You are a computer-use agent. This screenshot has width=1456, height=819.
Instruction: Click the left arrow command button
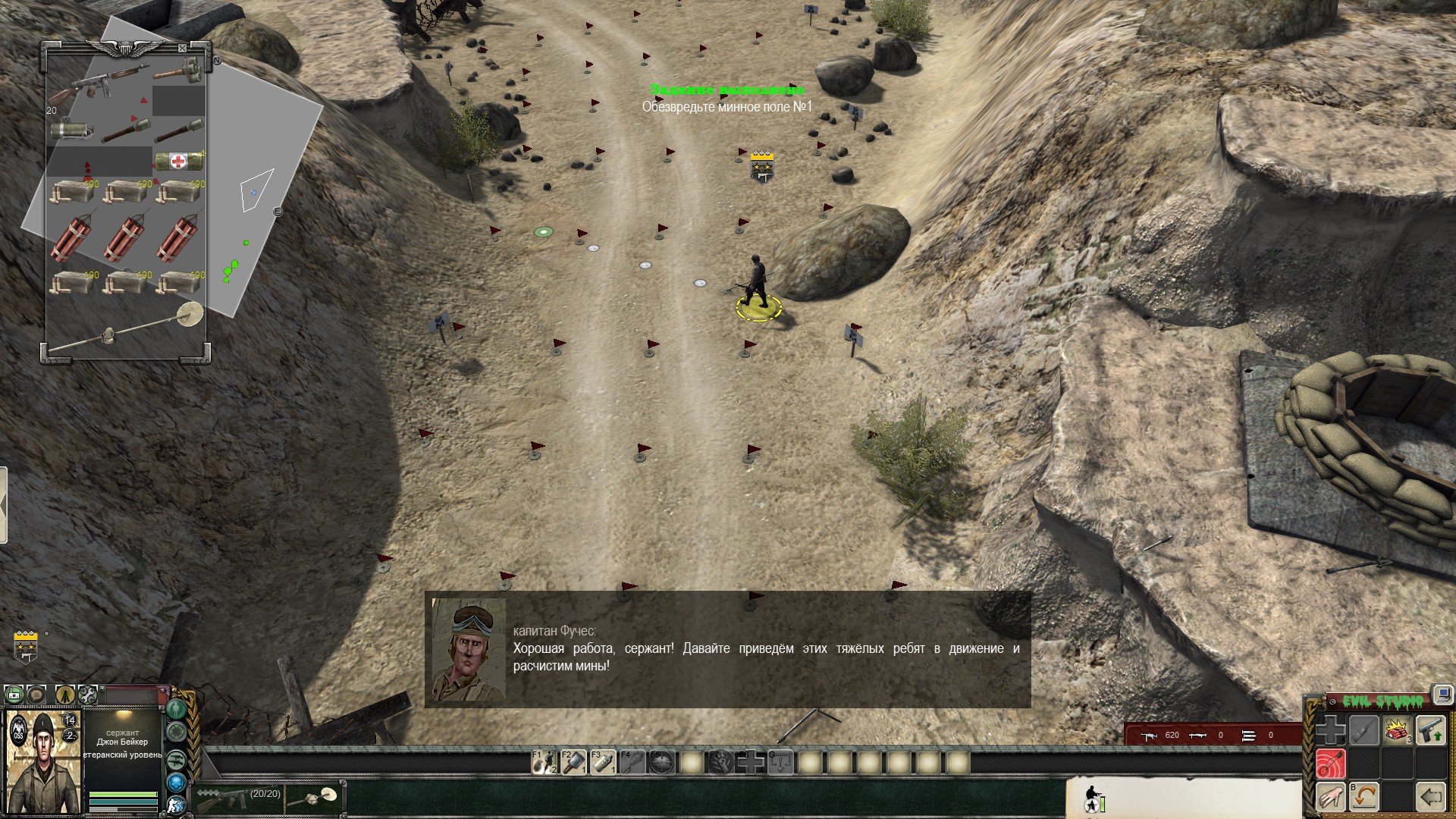coord(1431,797)
